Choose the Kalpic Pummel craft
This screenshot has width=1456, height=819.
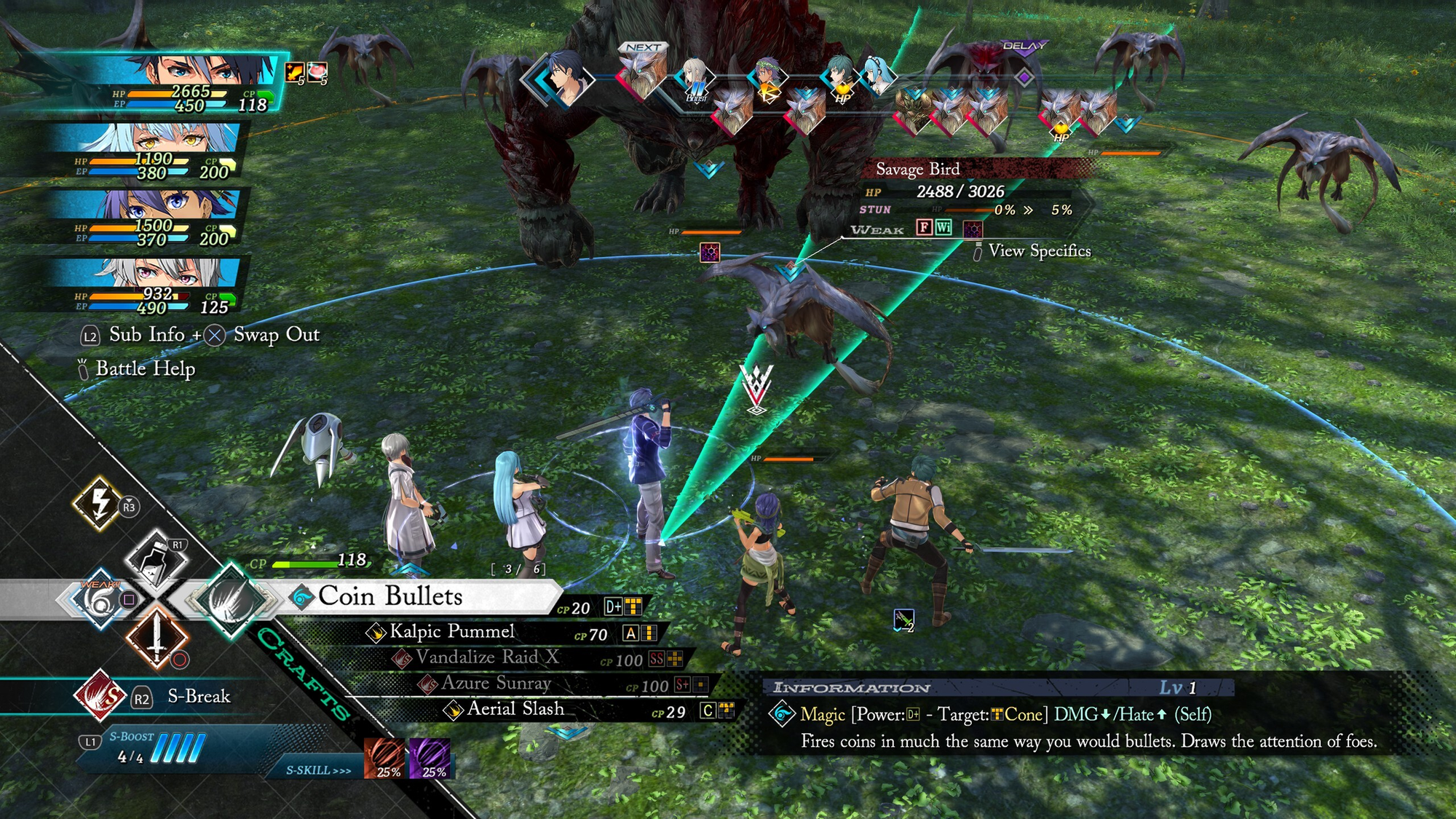(451, 632)
